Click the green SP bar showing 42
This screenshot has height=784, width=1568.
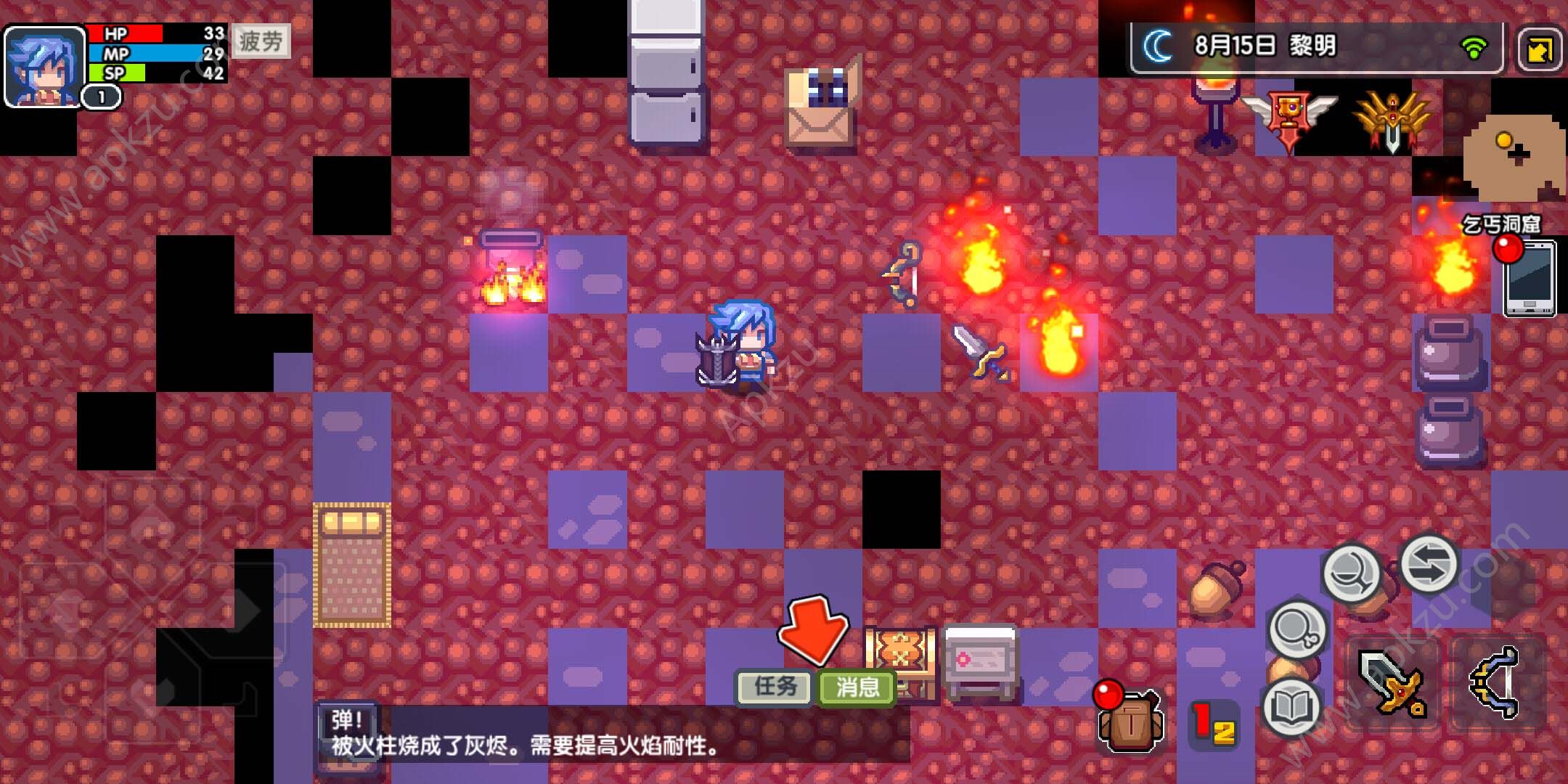[142, 73]
